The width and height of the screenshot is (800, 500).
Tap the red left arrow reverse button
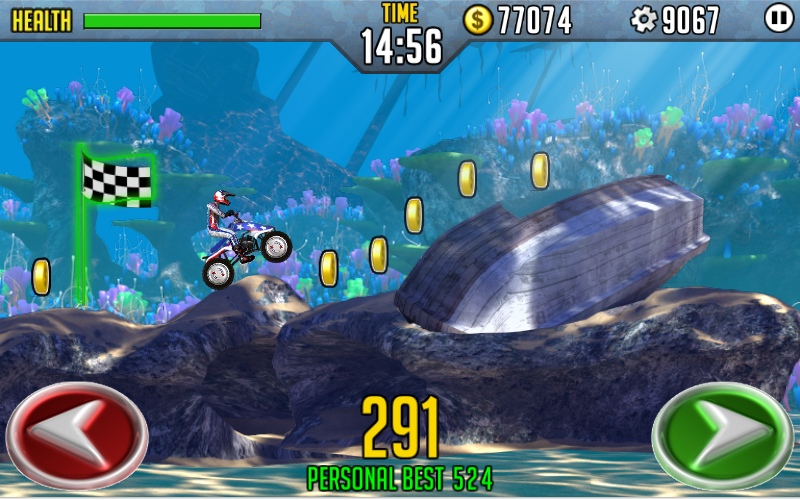point(77,434)
